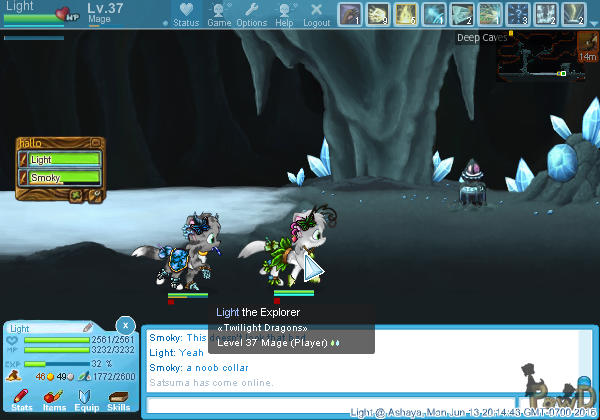Select party member Smoky

(60, 177)
